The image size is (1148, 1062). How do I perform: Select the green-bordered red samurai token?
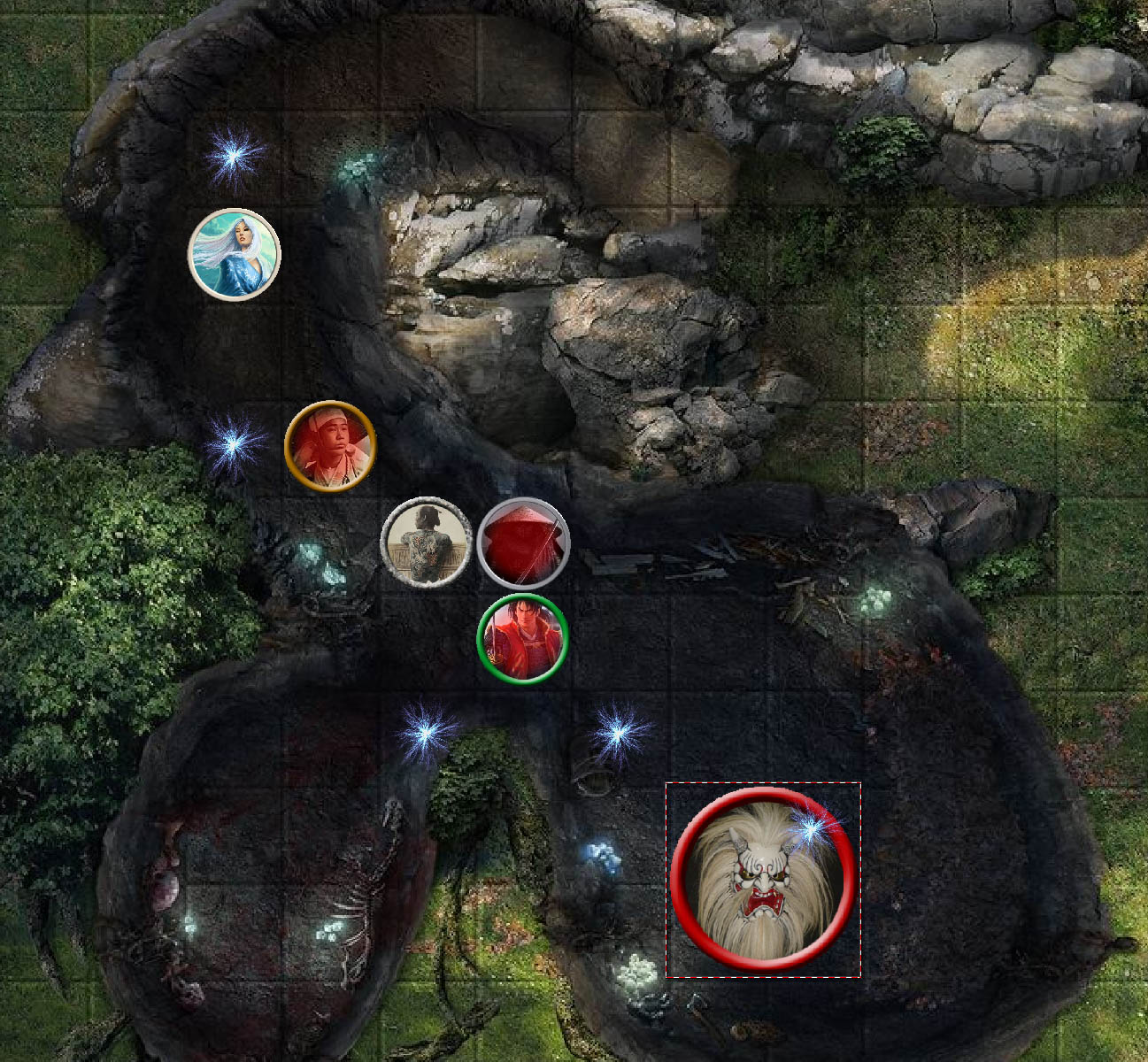(522, 639)
